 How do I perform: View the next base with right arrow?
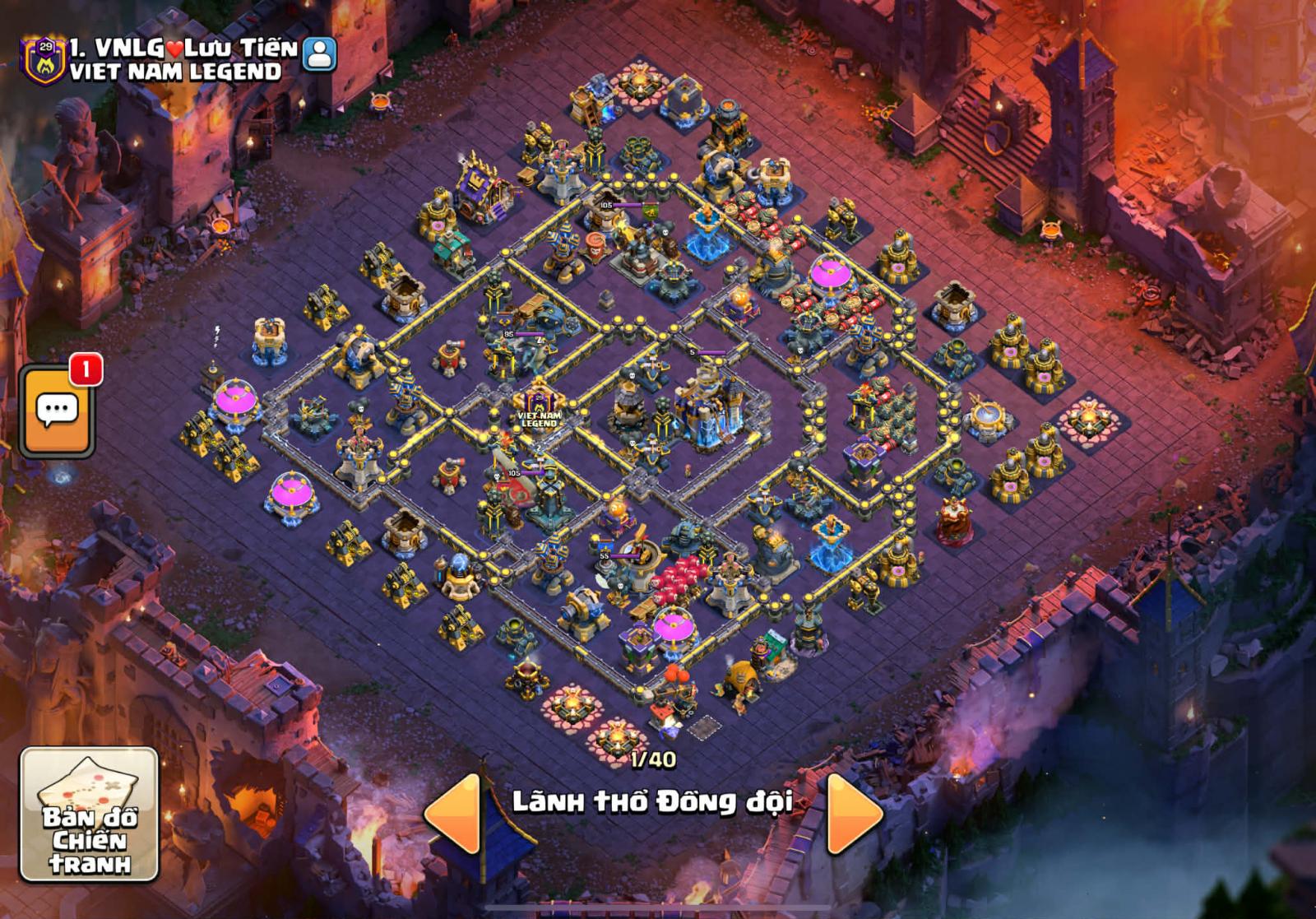point(853,813)
